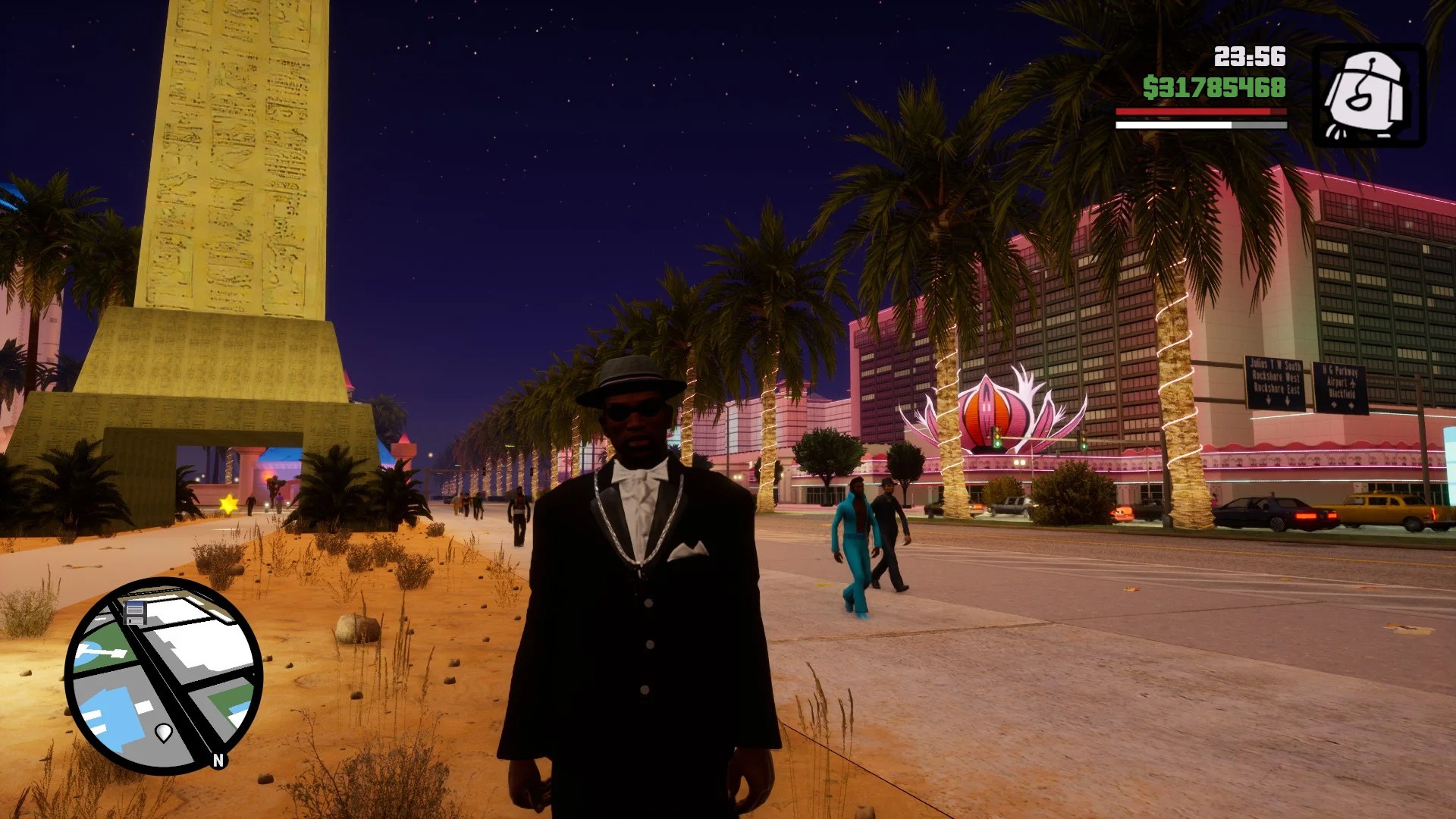Select the white pin marker on minimap
The width and height of the screenshot is (1456, 819).
tap(164, 733)
